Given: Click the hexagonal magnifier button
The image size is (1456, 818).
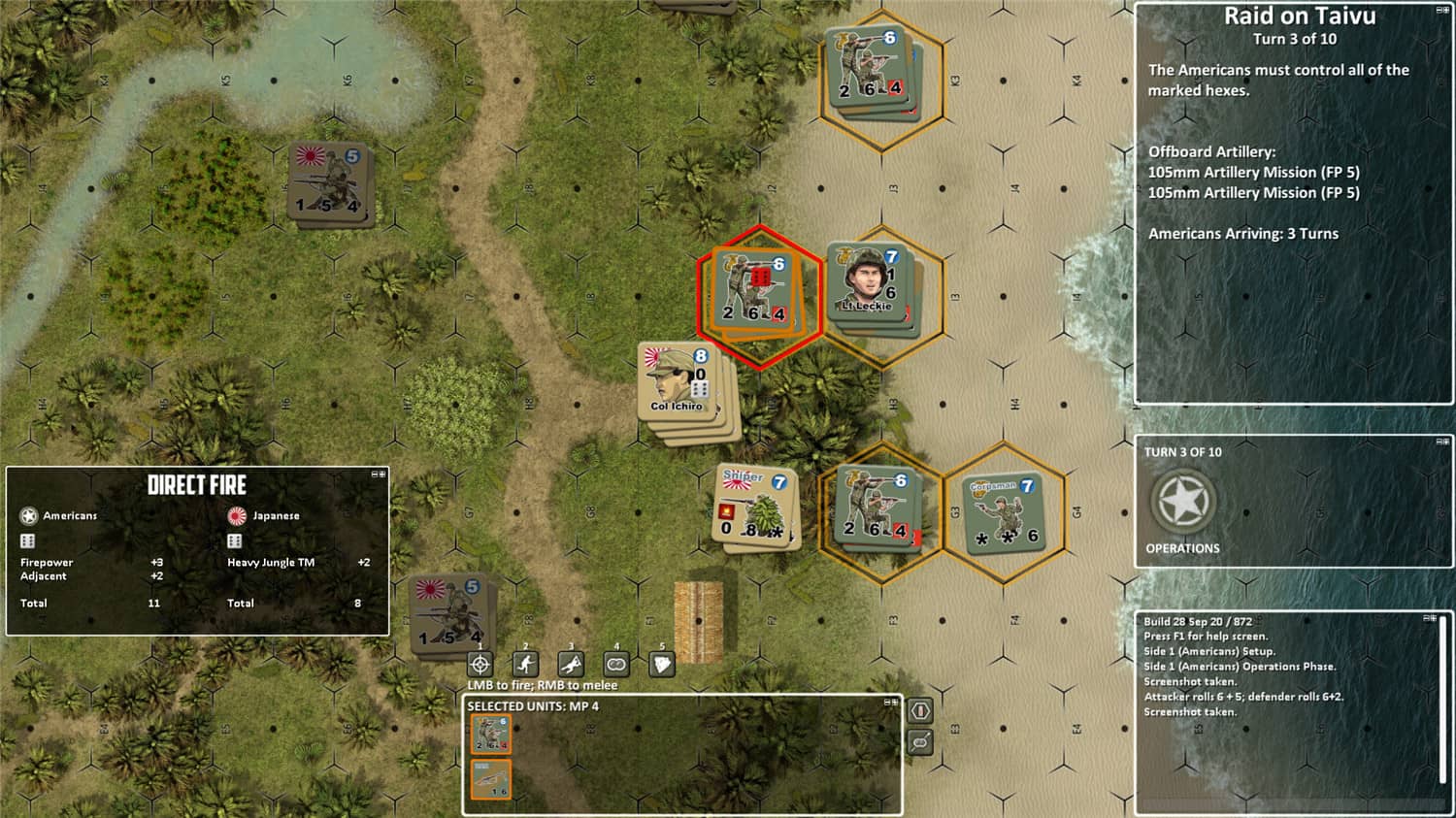Looking at the screenshot, I should point(920,740).
